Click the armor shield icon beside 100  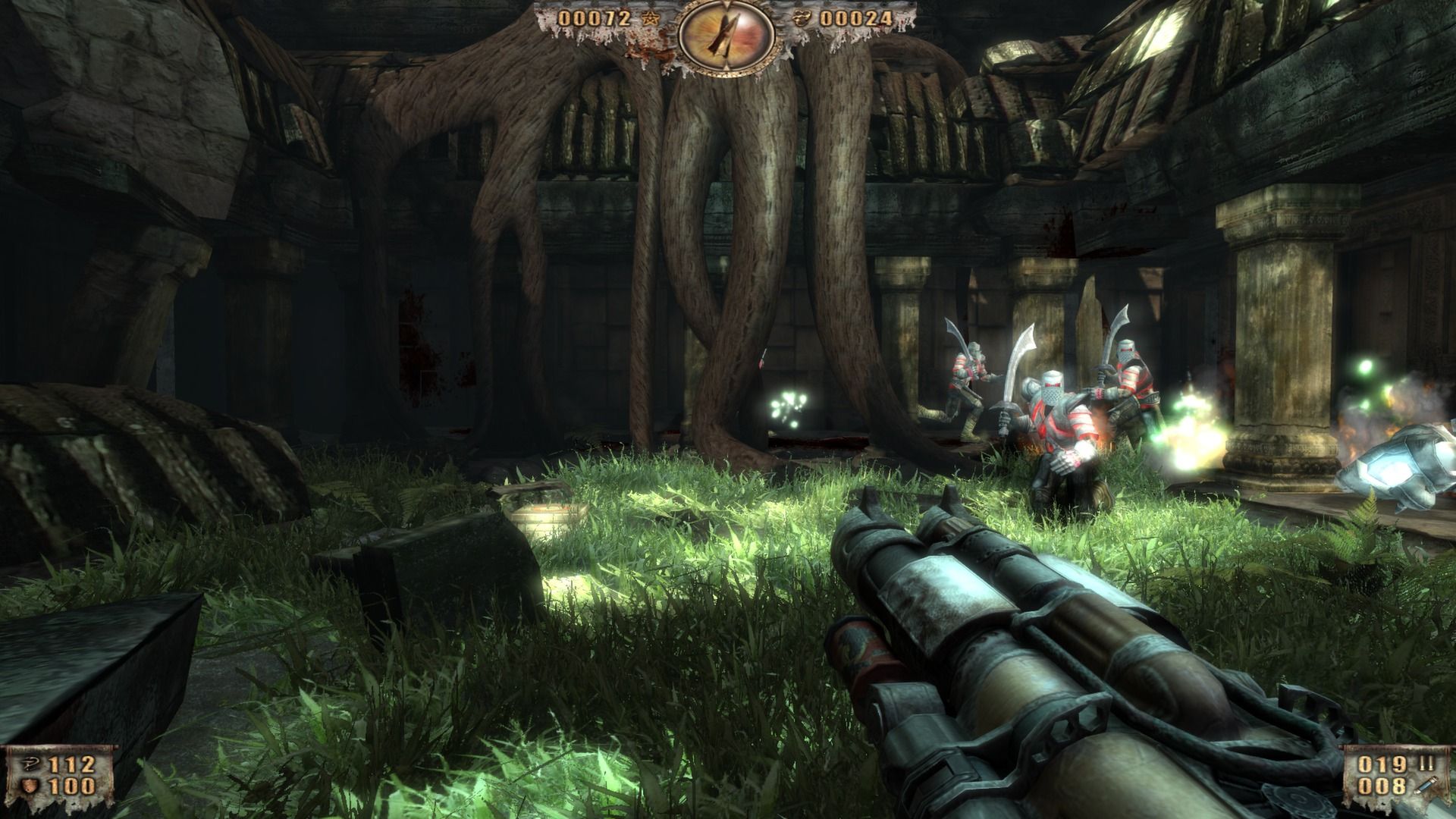click(x=29, y=786)
